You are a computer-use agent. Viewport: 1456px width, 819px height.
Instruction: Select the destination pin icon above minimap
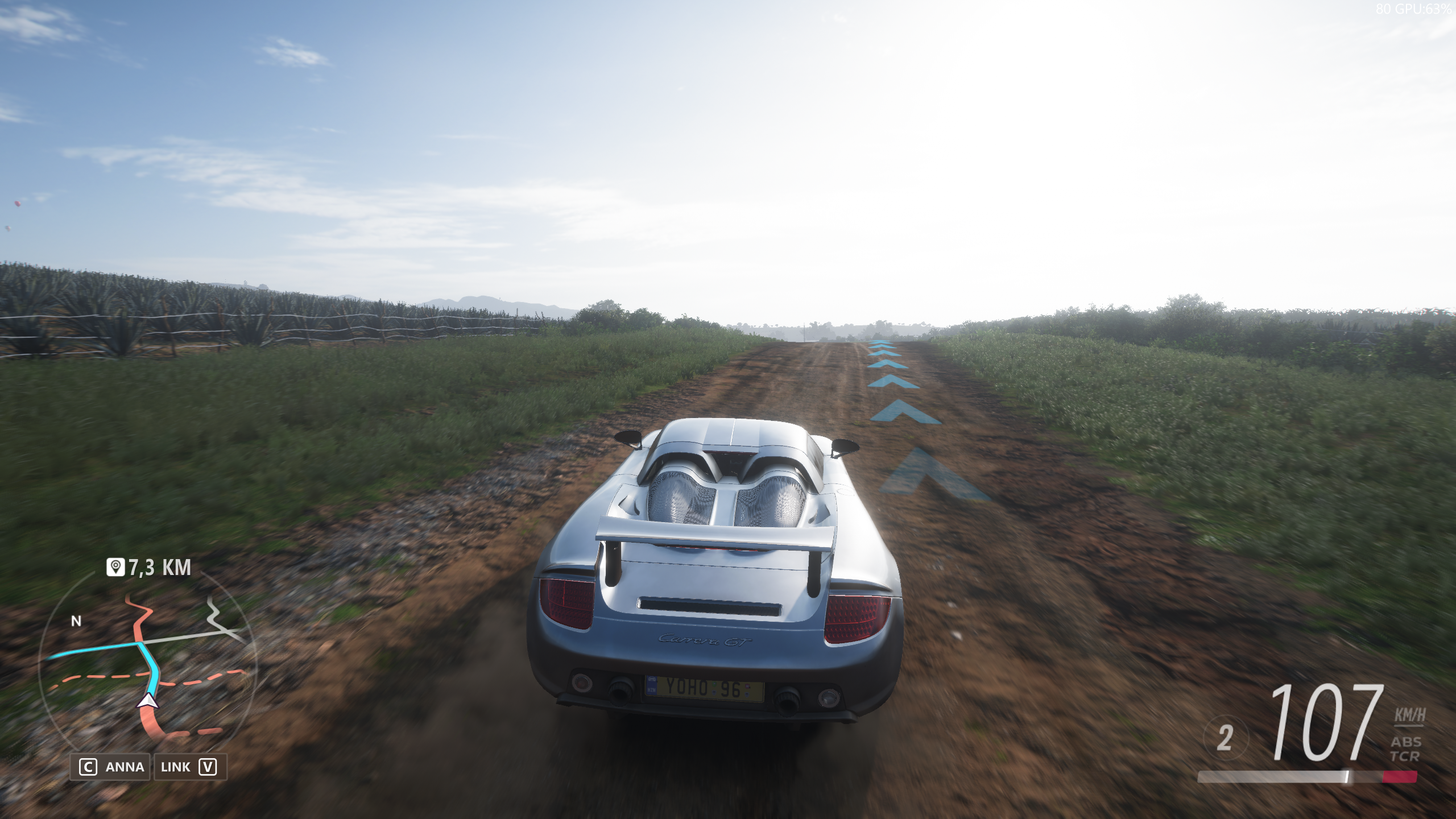click(x=116, y=567)
